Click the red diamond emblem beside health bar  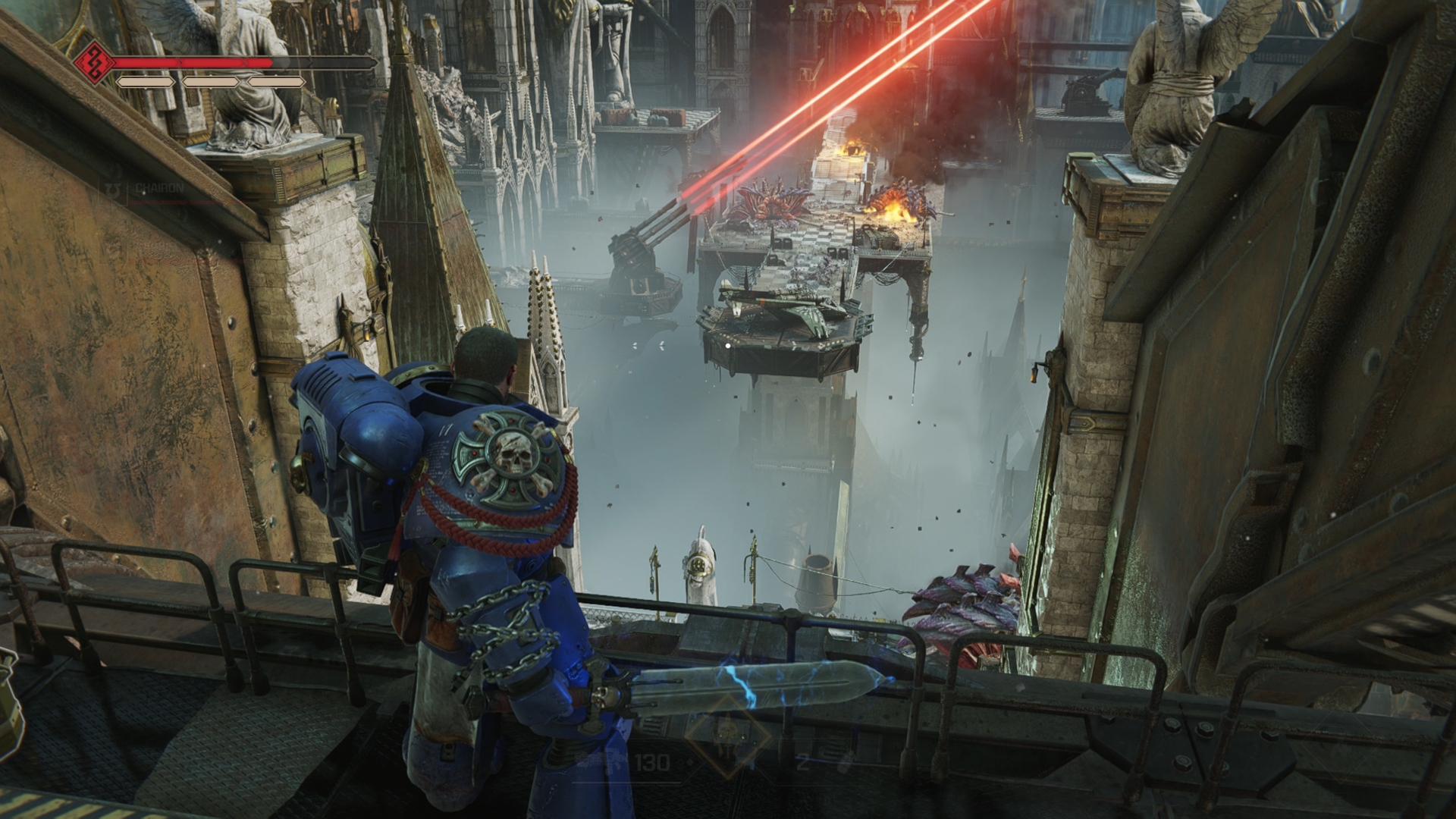coord(95,61)
